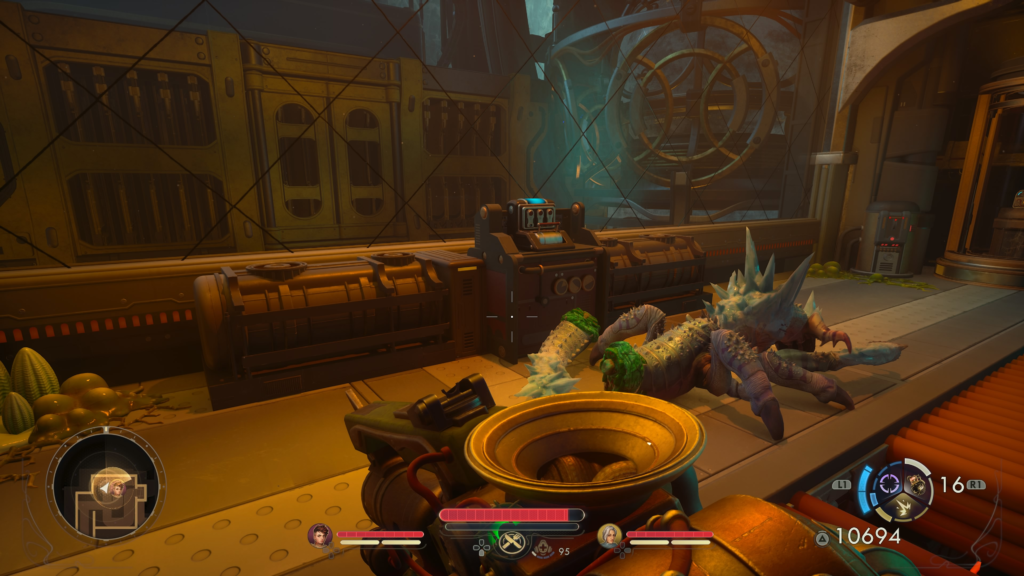Select the dark-haired teammate portrait
Image resolution: width=1024 pixels, height=576 pixels.
pyautogui.click(x=320, y=535)
